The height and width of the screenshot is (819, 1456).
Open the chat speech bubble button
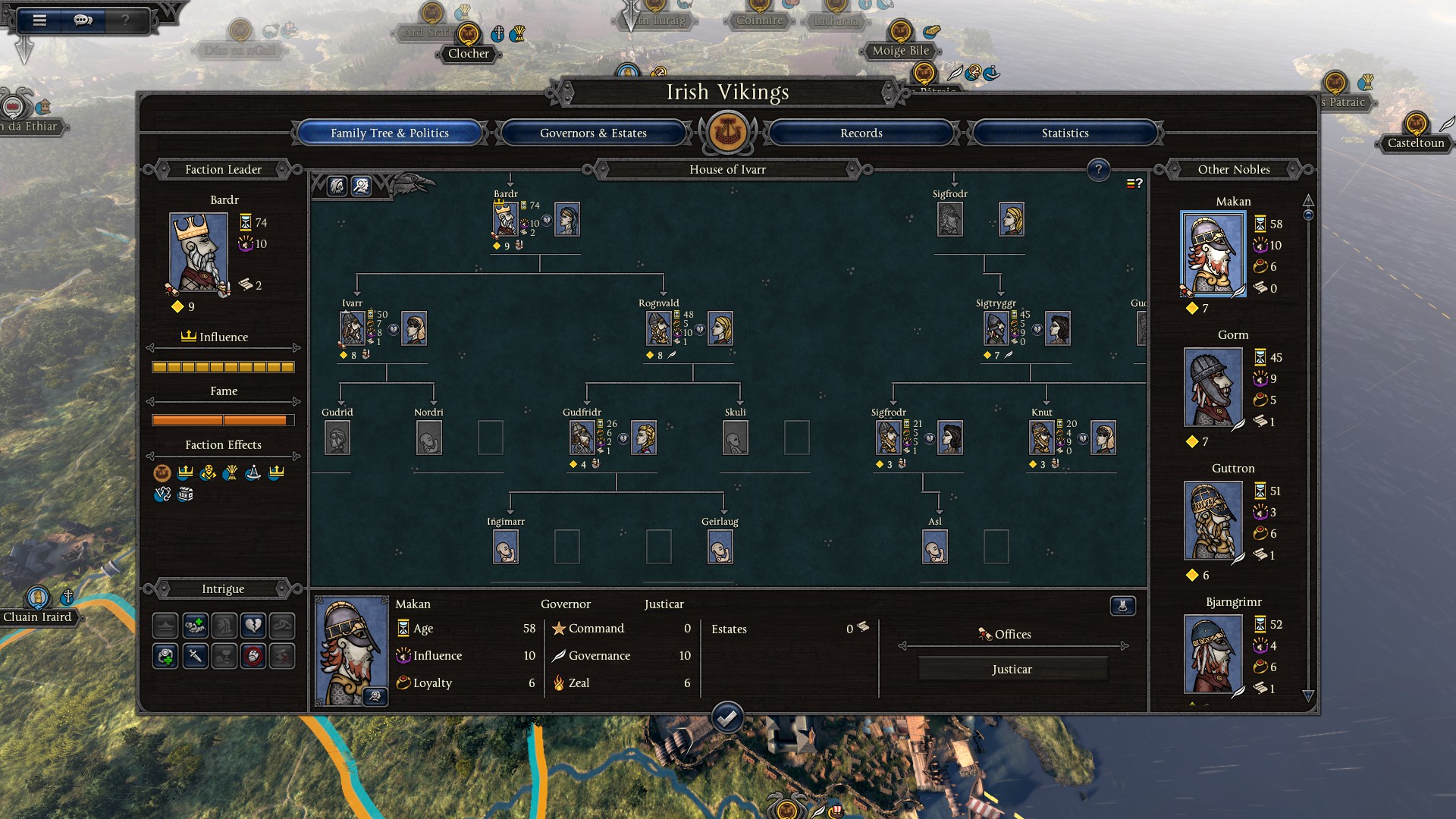pyautogui.click(x=83, y=20)
